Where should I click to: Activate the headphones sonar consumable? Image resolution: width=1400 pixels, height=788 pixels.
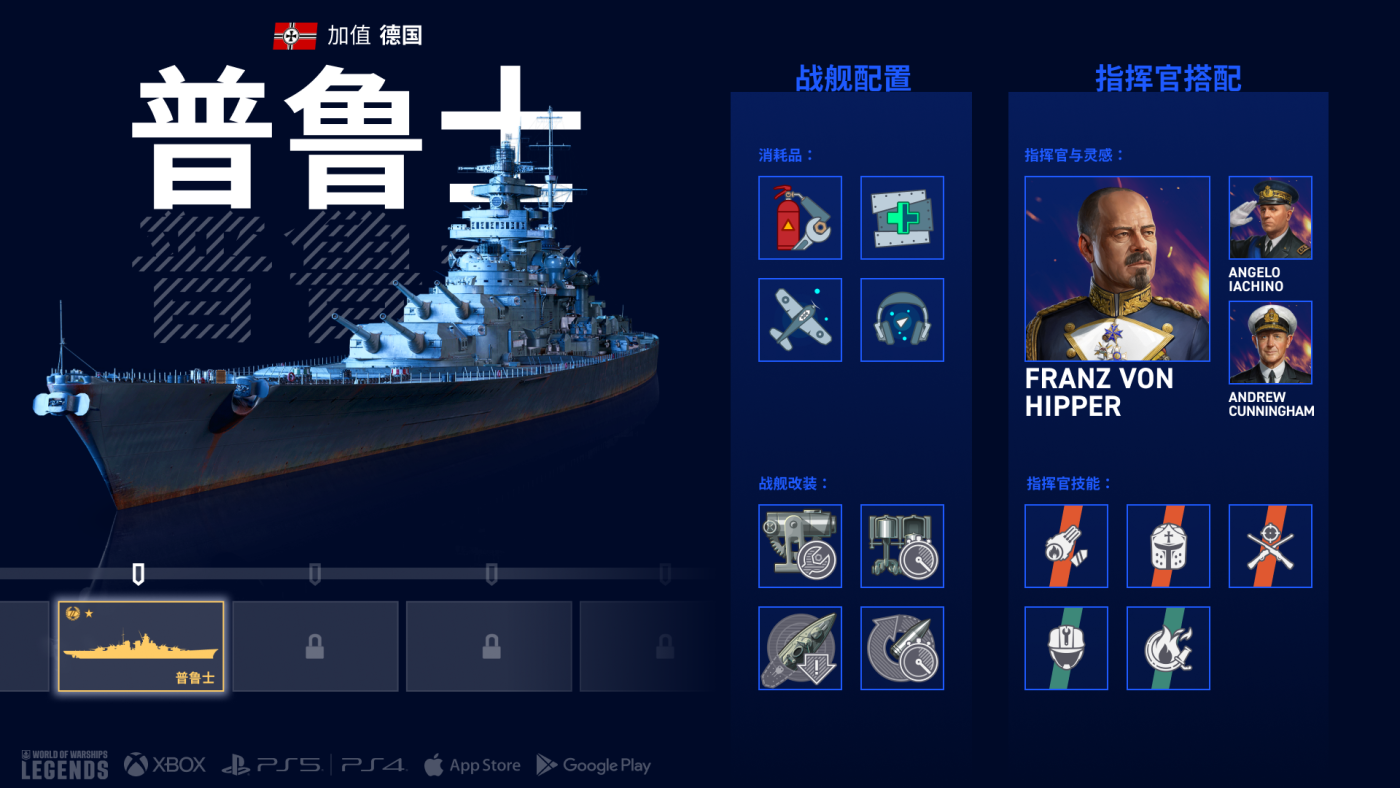pyautogui.click(x=902, y=320)
